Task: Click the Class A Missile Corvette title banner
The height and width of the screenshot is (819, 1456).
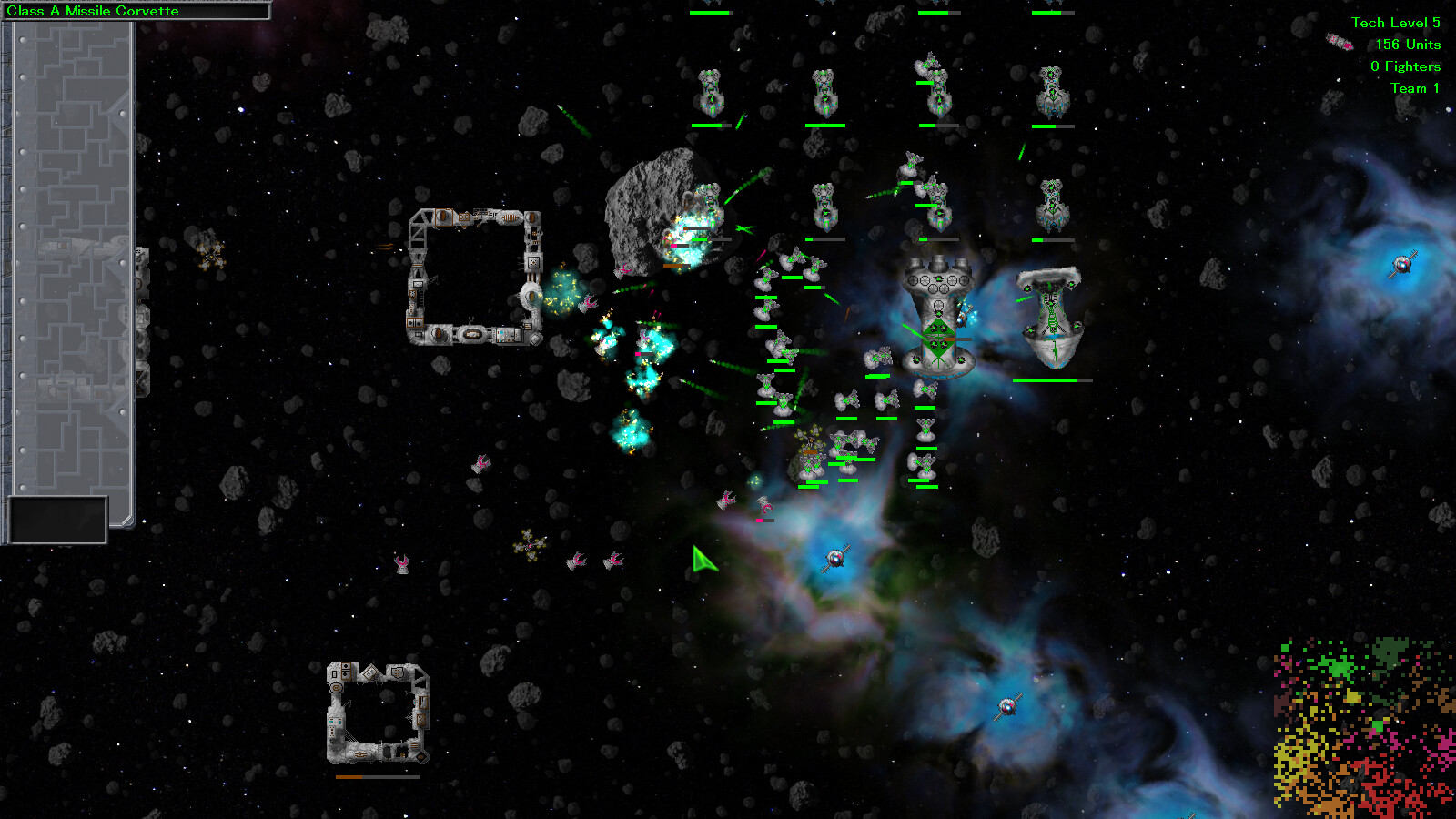Action: pos(136,12)
